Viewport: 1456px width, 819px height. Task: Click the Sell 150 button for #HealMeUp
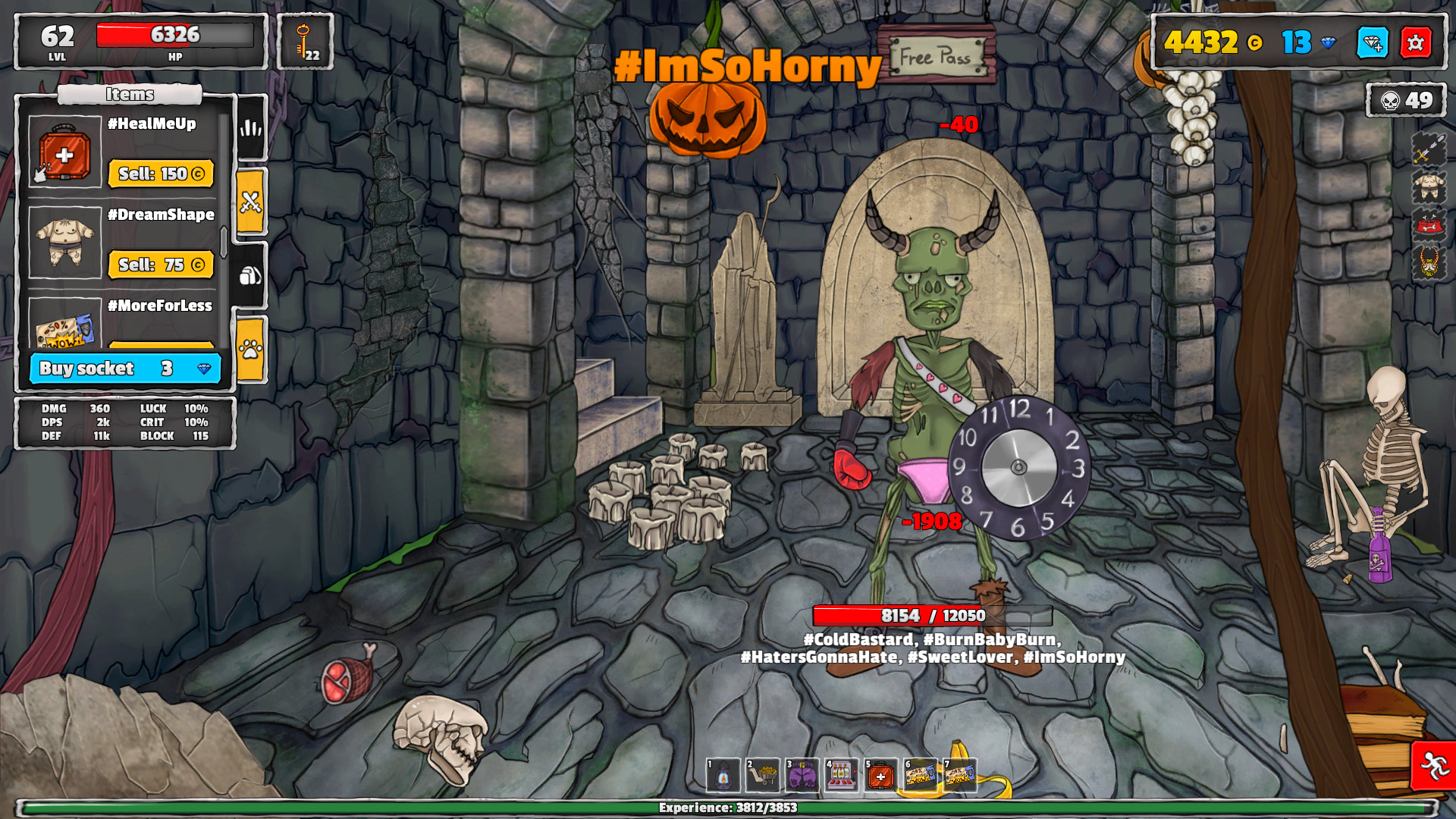click(162, 173)
